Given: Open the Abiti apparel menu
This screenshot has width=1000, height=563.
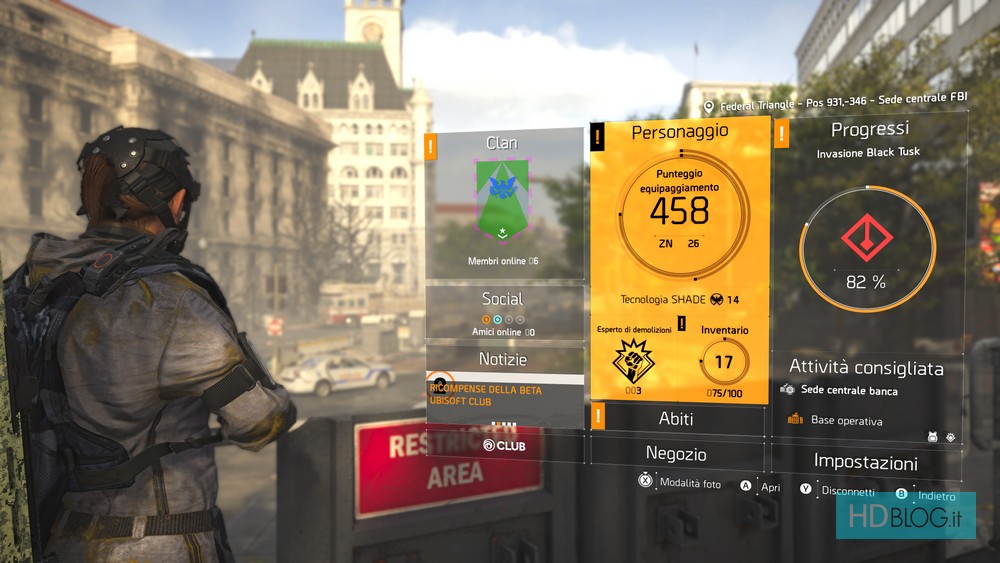Looking at the screenshot, I should click(x=676, y=418).
